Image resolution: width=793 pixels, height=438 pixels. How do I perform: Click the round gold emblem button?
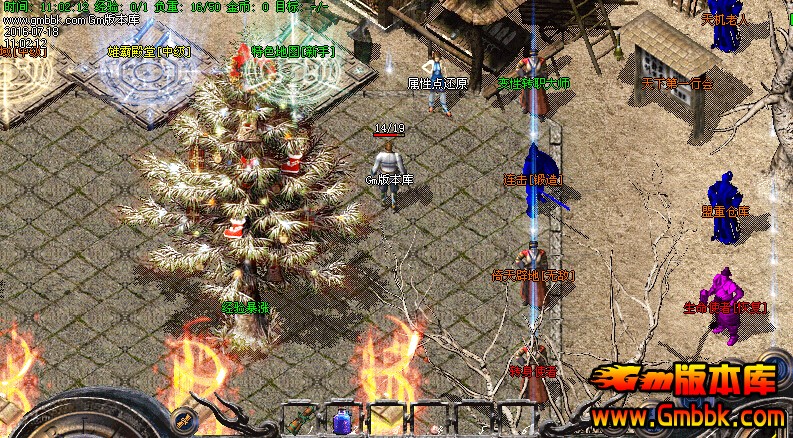[x=184, y=420]
